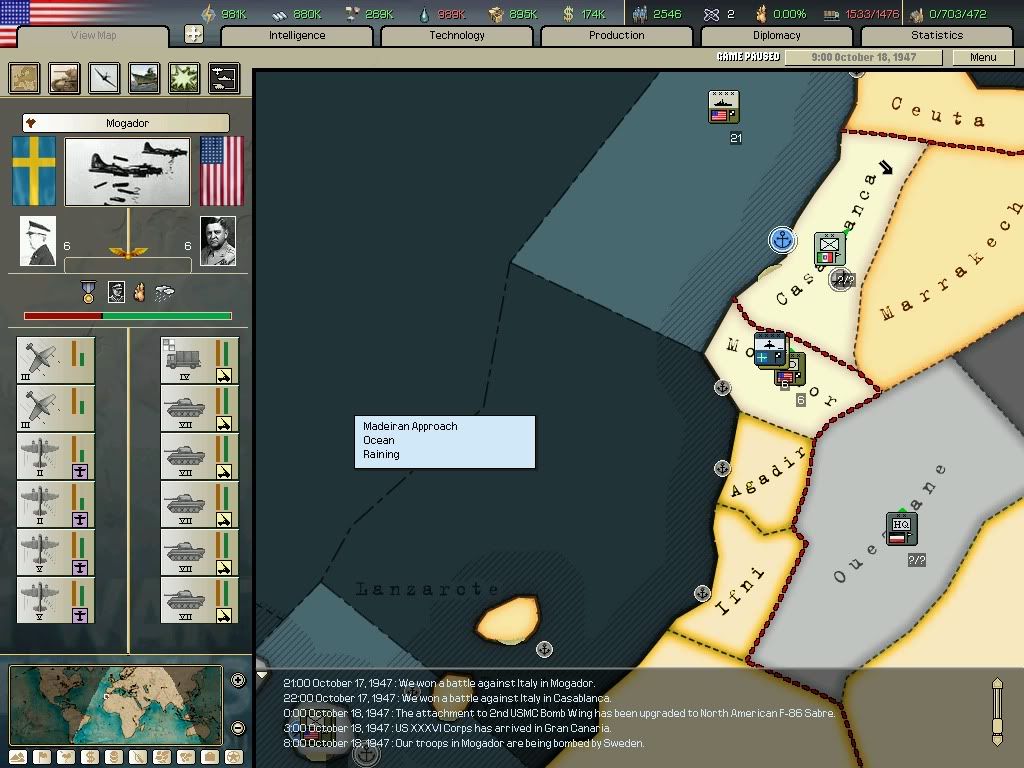The height and width of the screenshot is (768, 1024).
Task: Zoom out using the minimap minus button
Action: [238, 728]
